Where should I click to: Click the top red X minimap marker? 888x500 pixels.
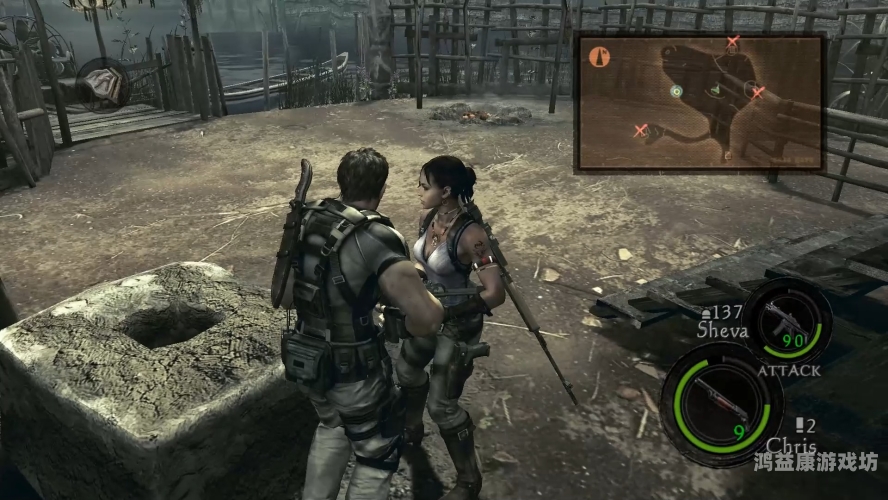pyautogui.click(x=733, y=42)
